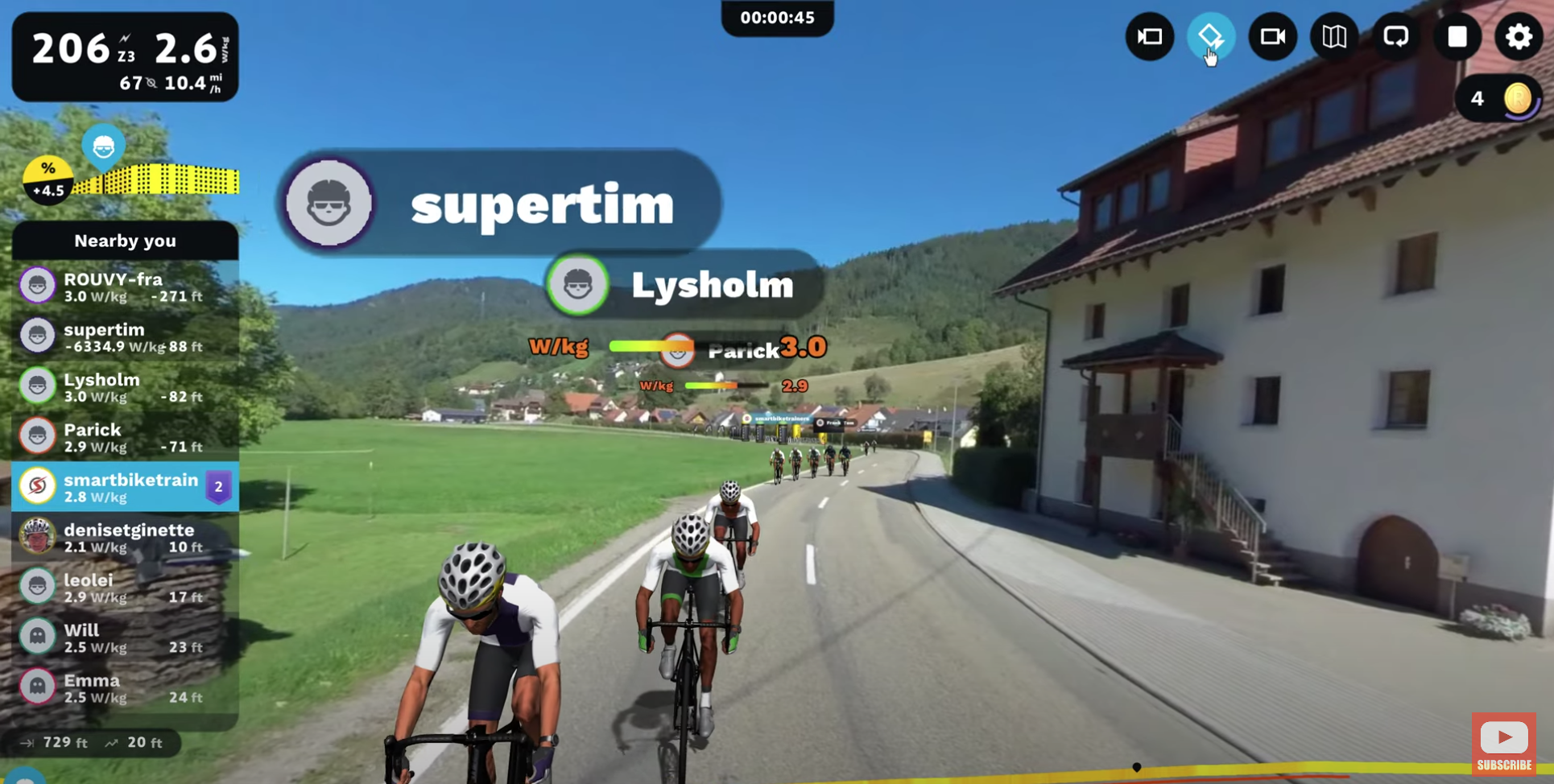Screen dimensions: 1554x784
Task: Open the picture-in-picture view icon
Action: point(1150,37)
